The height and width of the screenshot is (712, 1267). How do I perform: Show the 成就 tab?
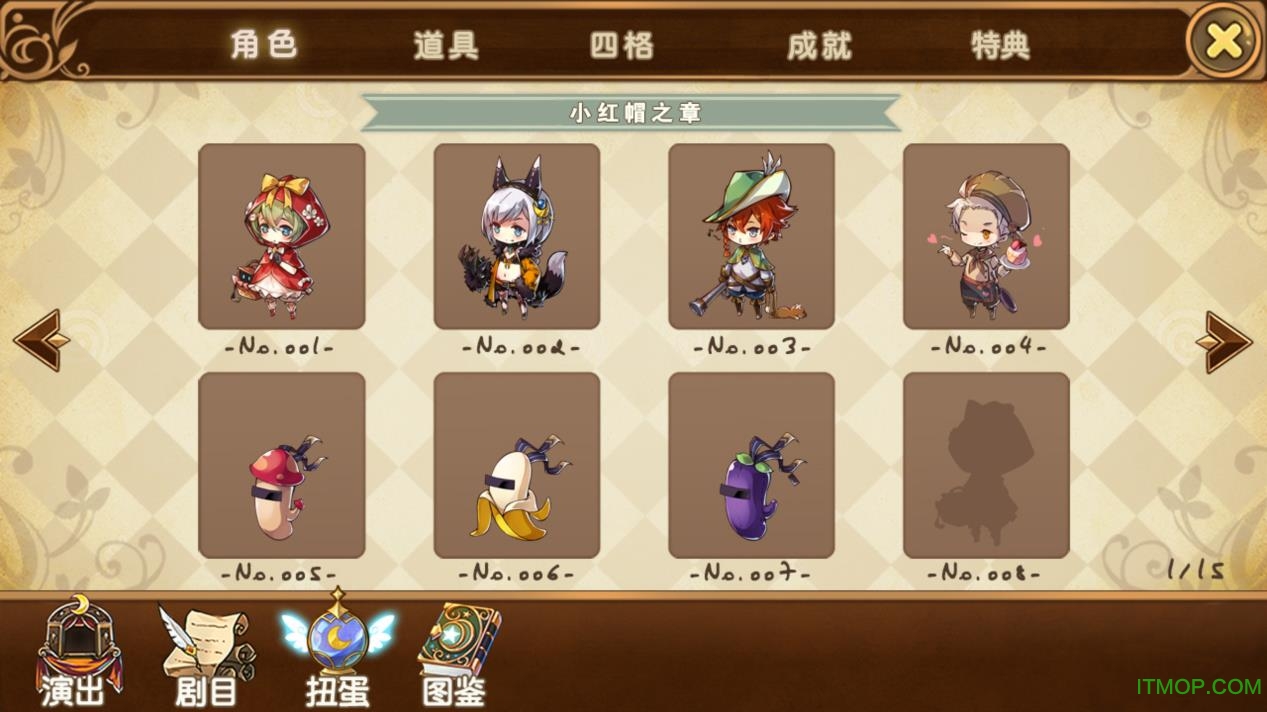point(819,45)
